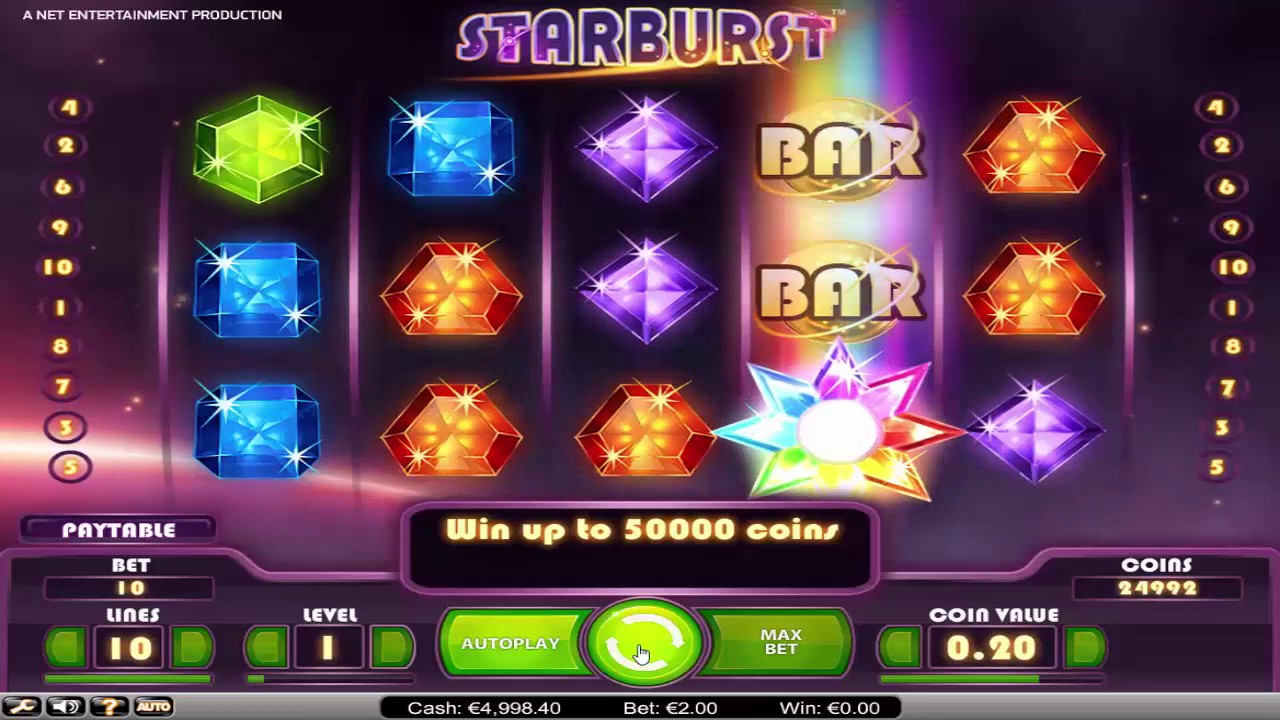The height and width of the screenshot is (720, 1280).
Task: Lower the bet Level
Action: [267, 648]
